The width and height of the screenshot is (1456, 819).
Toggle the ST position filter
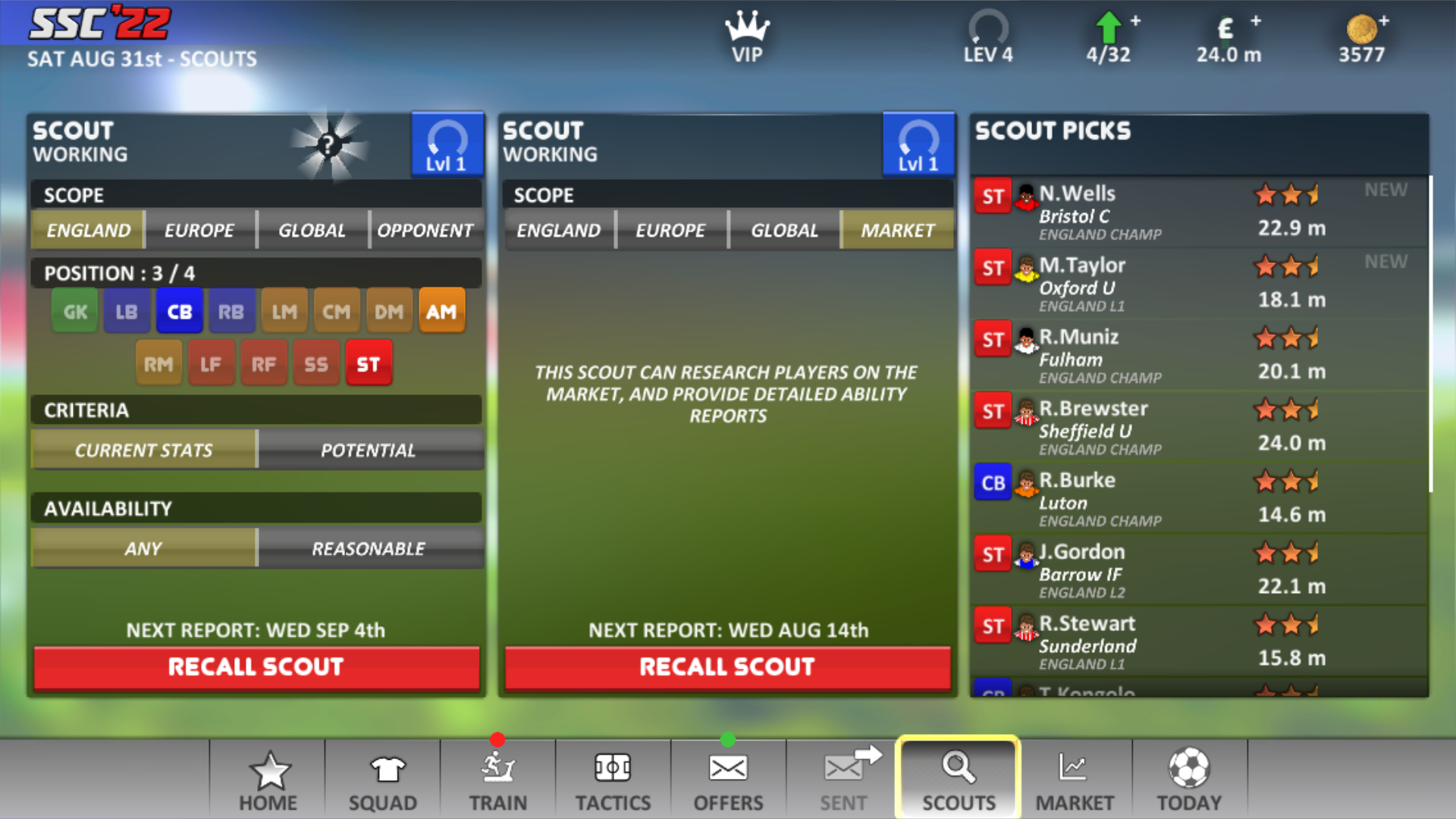(369, 364)
